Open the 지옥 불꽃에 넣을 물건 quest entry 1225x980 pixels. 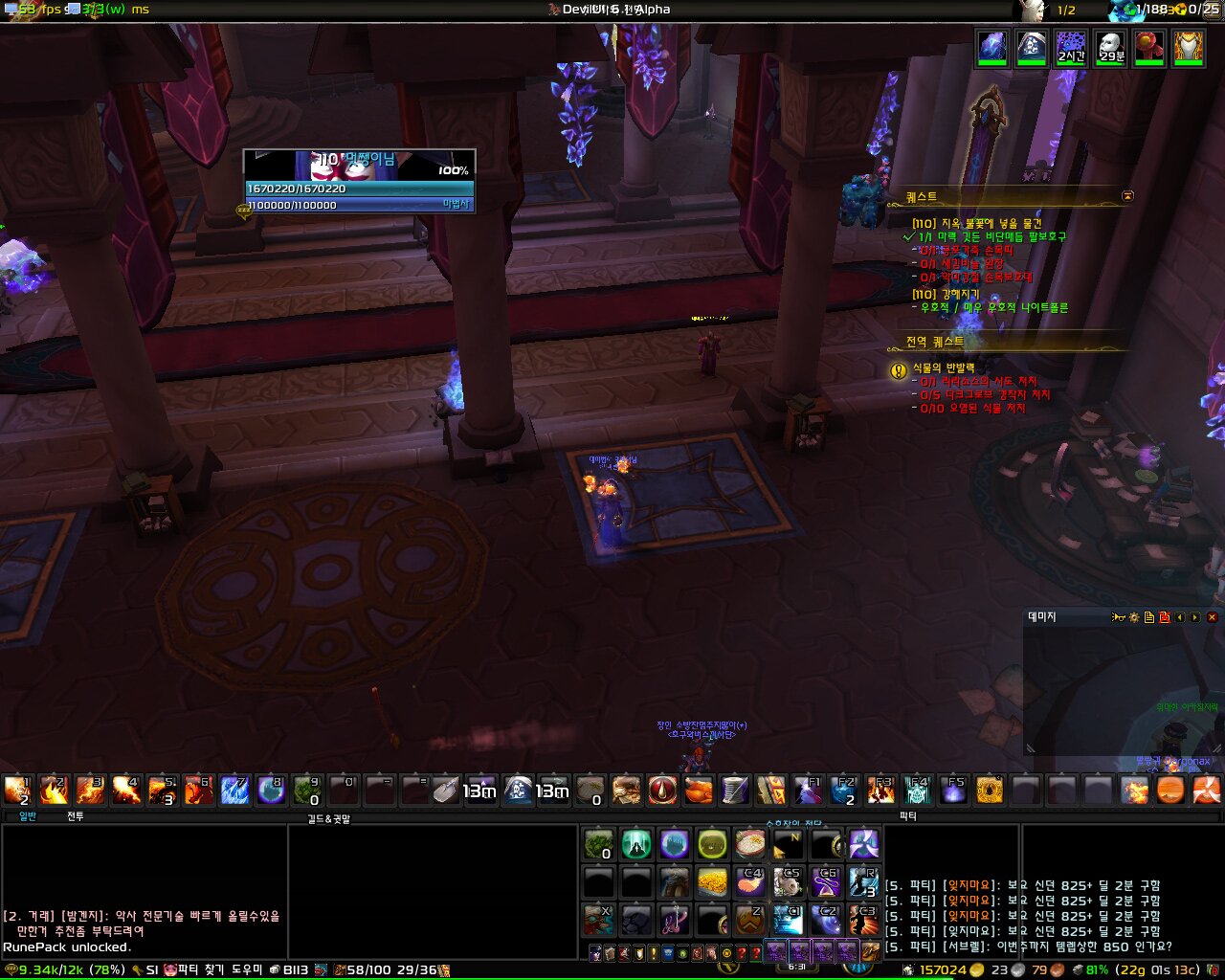(x=976, y=223)
